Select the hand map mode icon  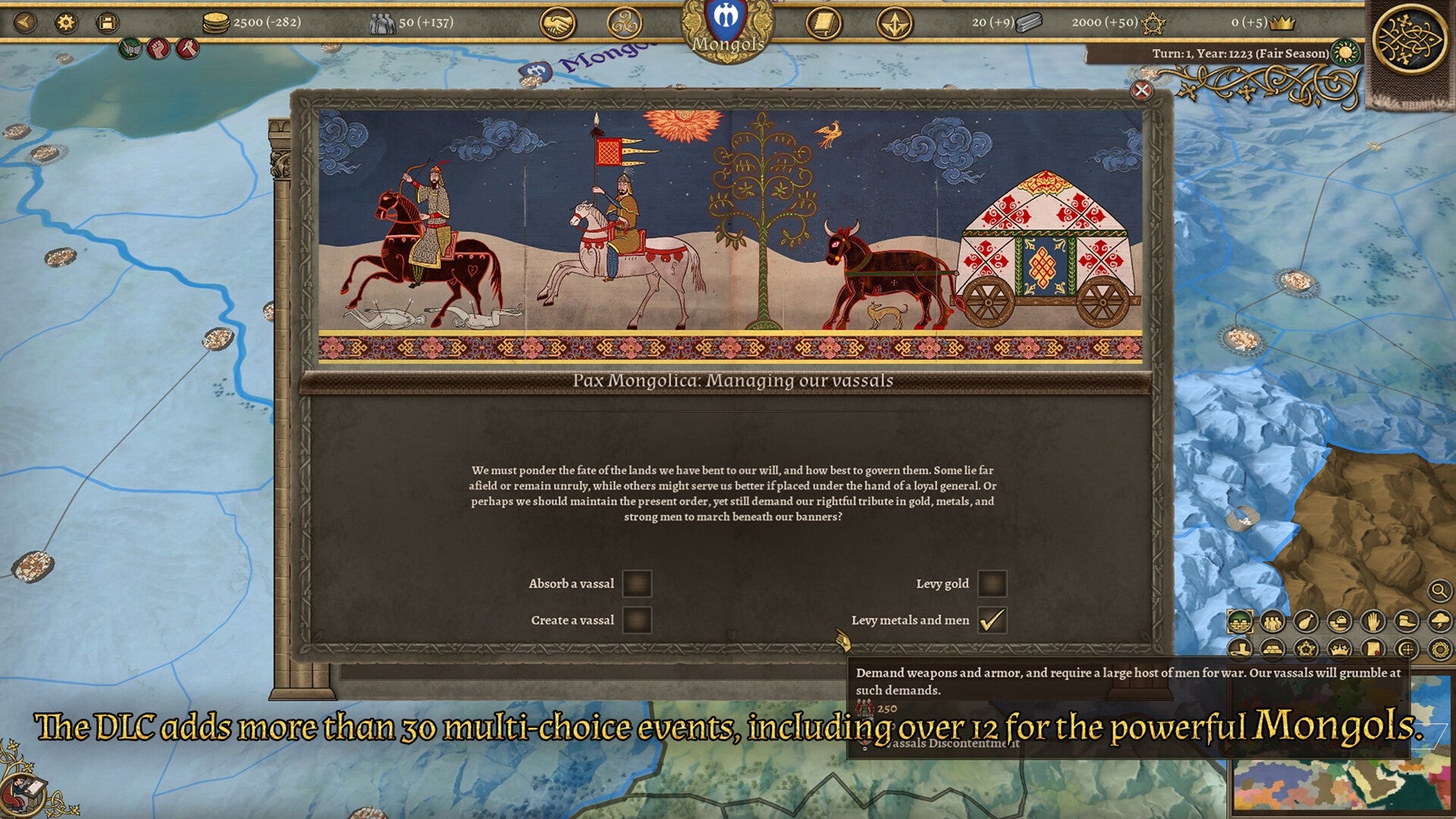(x=1373, y=622)
